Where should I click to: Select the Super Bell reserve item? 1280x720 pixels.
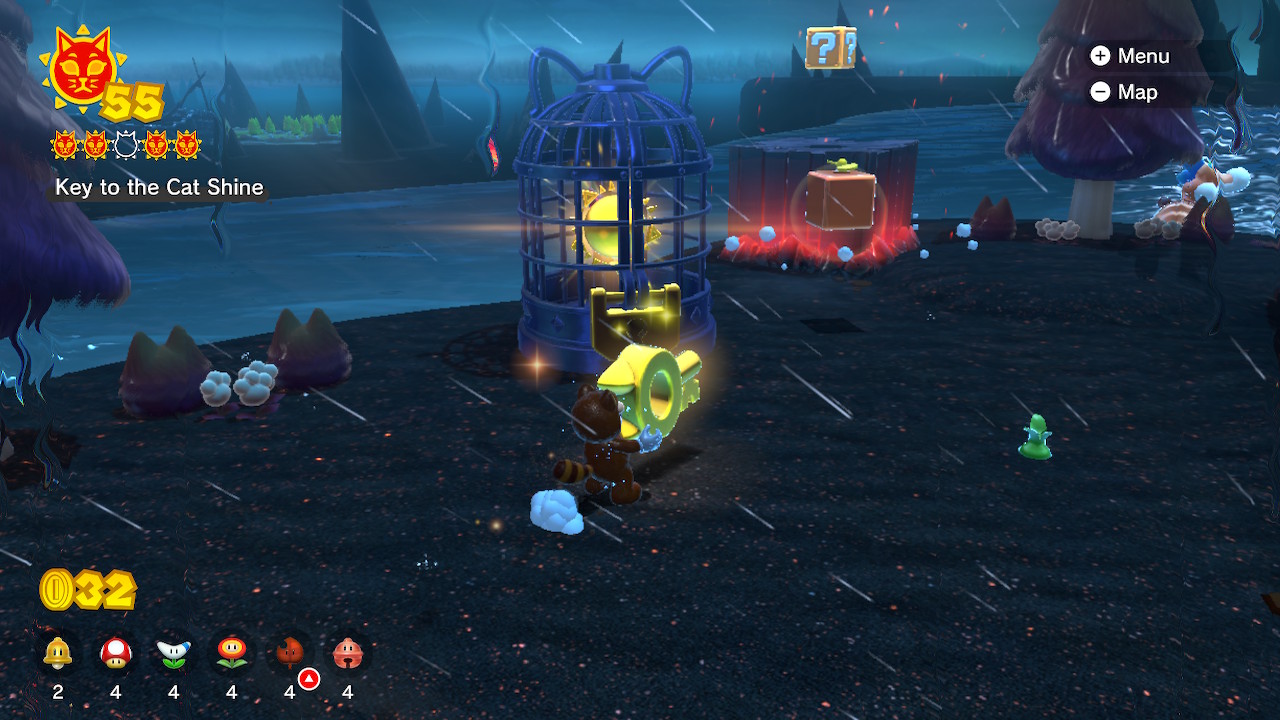(x=58, y=655)
